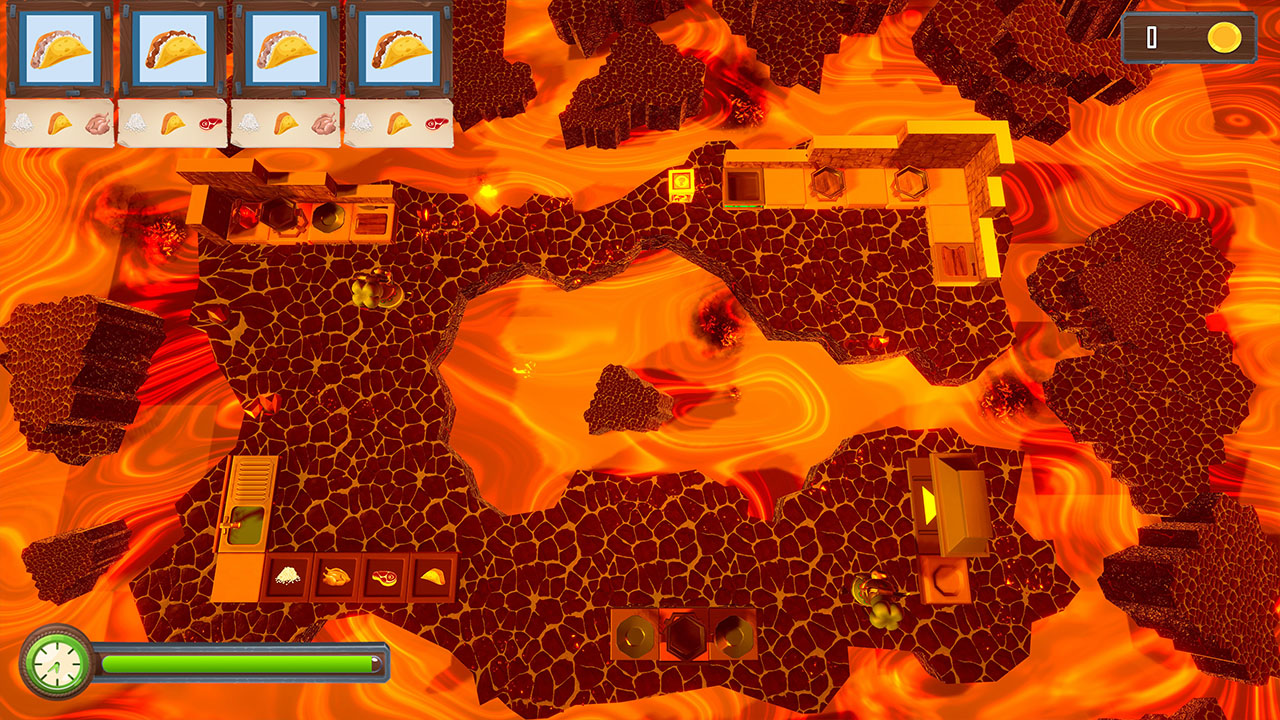1280x720 pixels.
Task: Click the cutting board on the top-right counter
Action: pyautogui.click(x=956, y=260)
